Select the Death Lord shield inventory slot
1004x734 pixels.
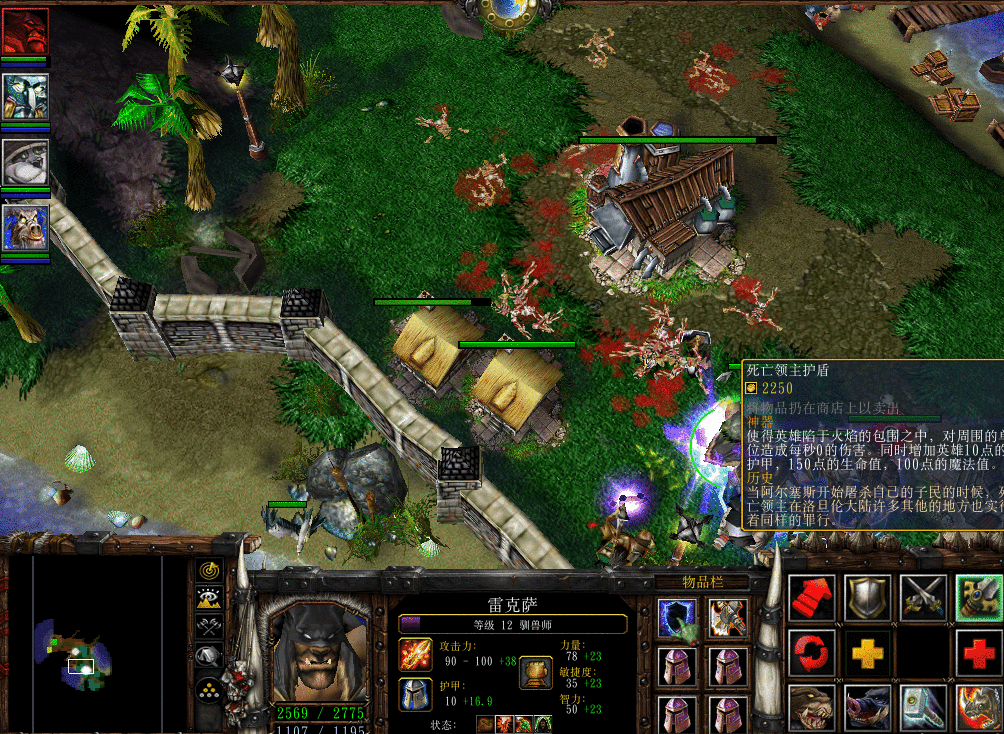(677, 619)
